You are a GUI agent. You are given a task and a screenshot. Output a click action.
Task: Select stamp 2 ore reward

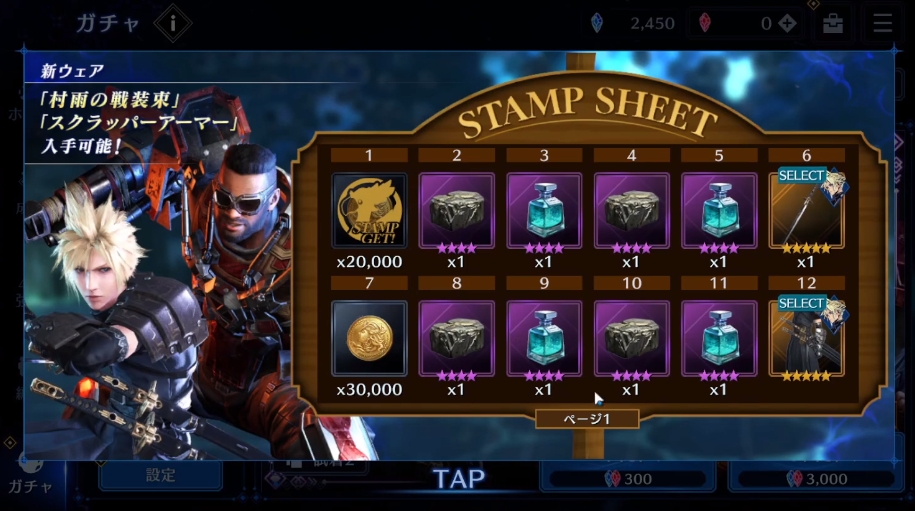[x=456, y=210]
